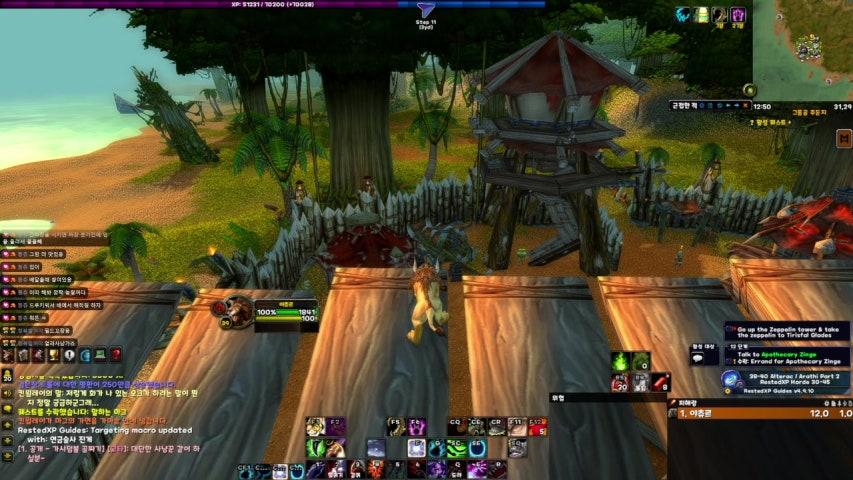Image resolution: width=853 pixels, height=480 pixels.
Task: Click the round tracking button beside the minimap
Action: coord(749,90)
